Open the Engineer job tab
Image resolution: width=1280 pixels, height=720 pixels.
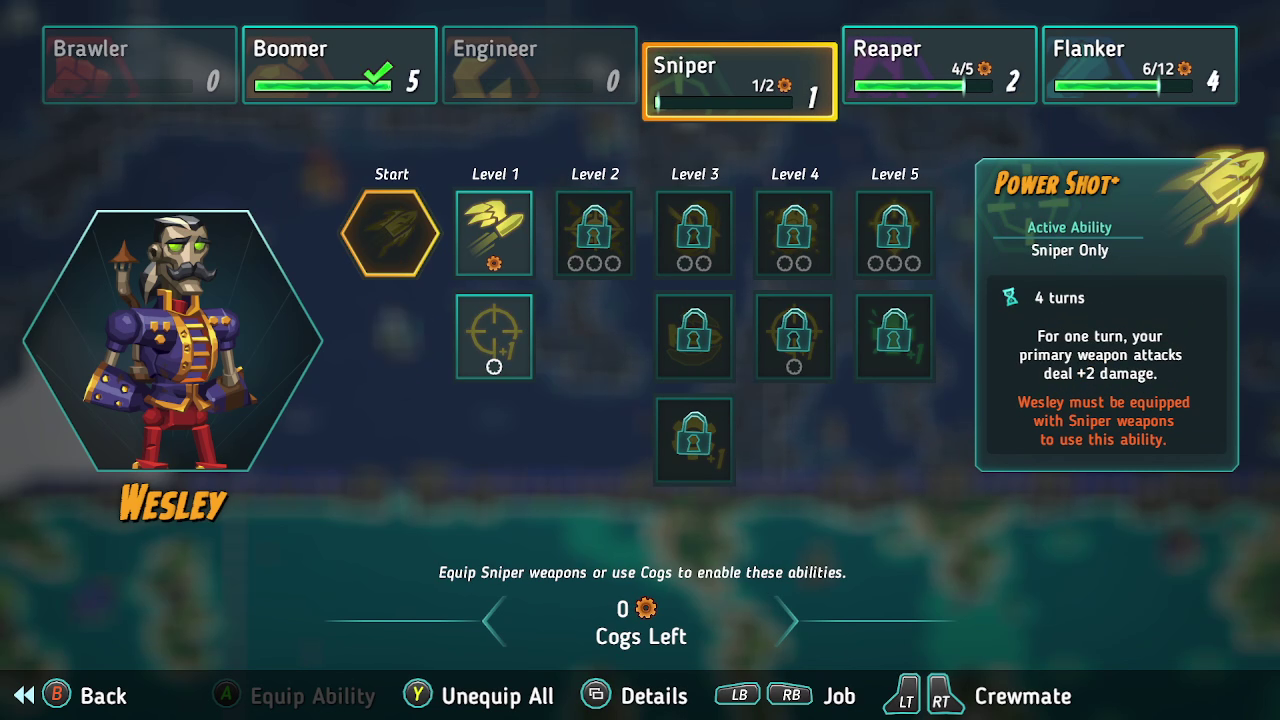click(538, 64)
